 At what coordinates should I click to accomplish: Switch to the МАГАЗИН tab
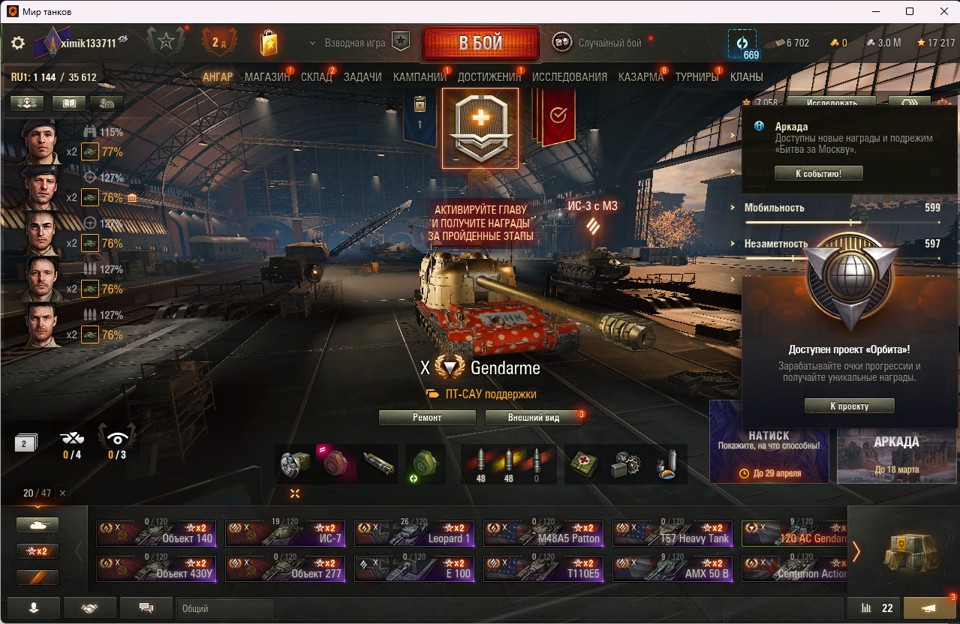[267, 77]
